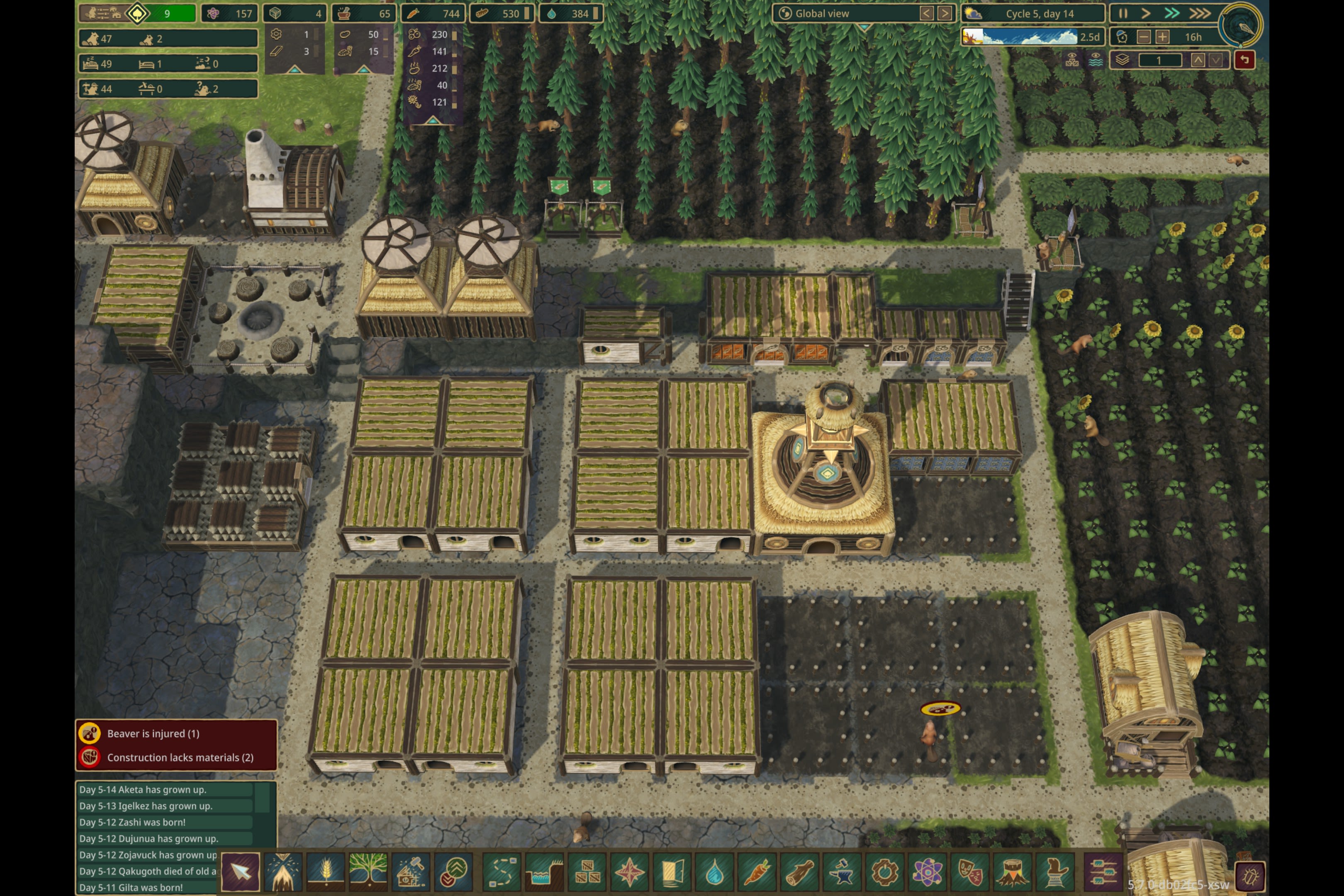The image size is (1344, 896).
Task: Collapse the food resources panel
Action: pos(434,121)
